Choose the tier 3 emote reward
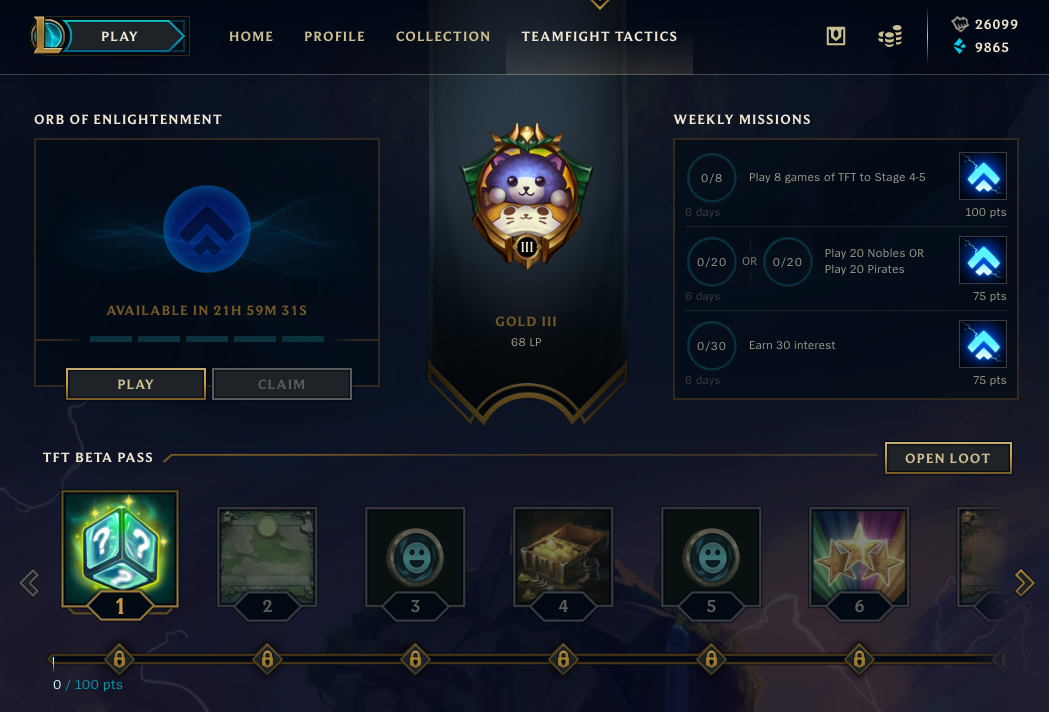 [415, 555]
